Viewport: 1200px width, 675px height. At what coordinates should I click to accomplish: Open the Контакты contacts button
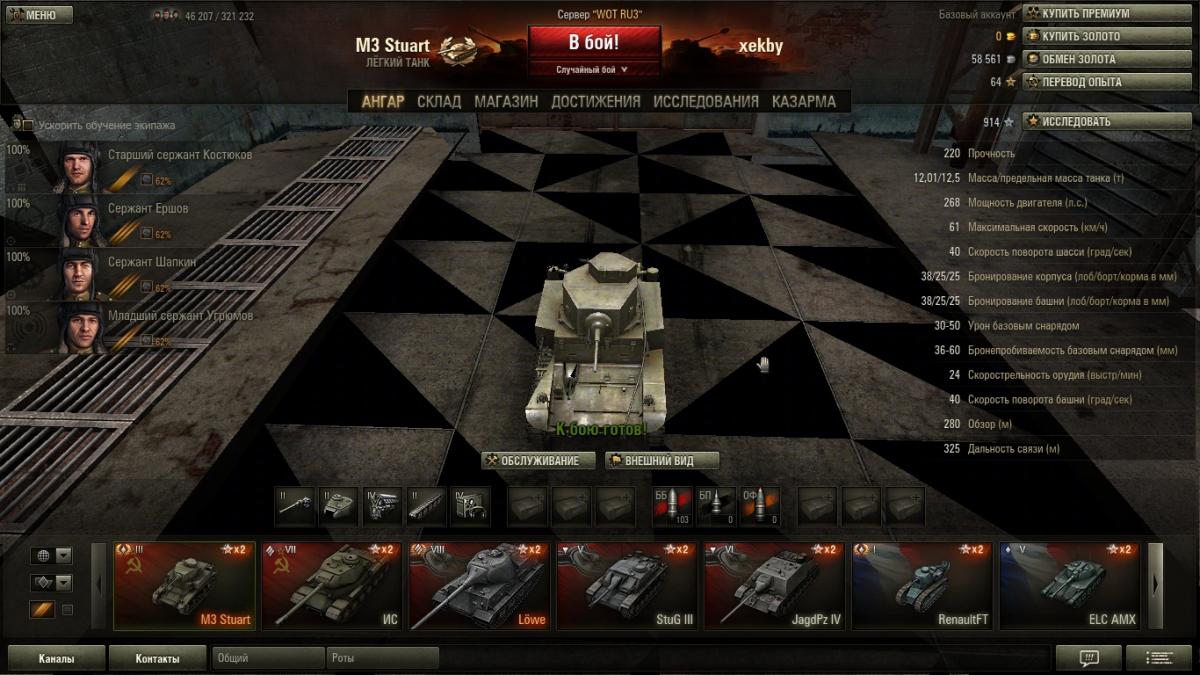[158, 659]
